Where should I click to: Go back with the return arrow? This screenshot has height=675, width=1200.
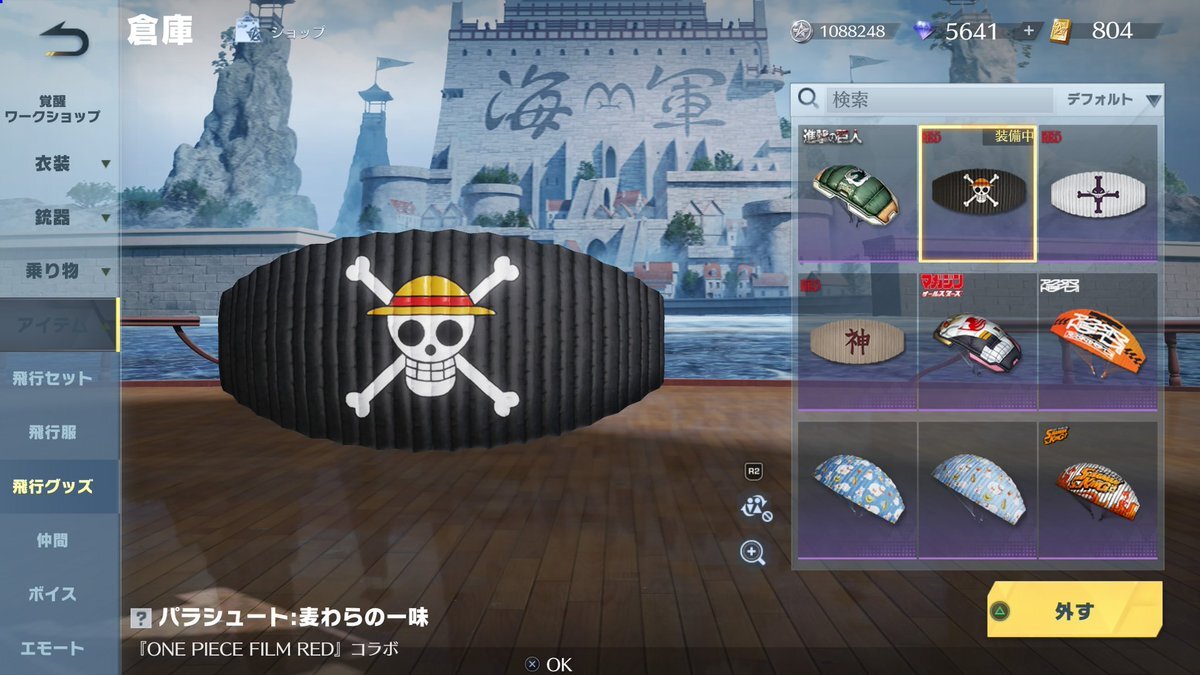point(64,40)
